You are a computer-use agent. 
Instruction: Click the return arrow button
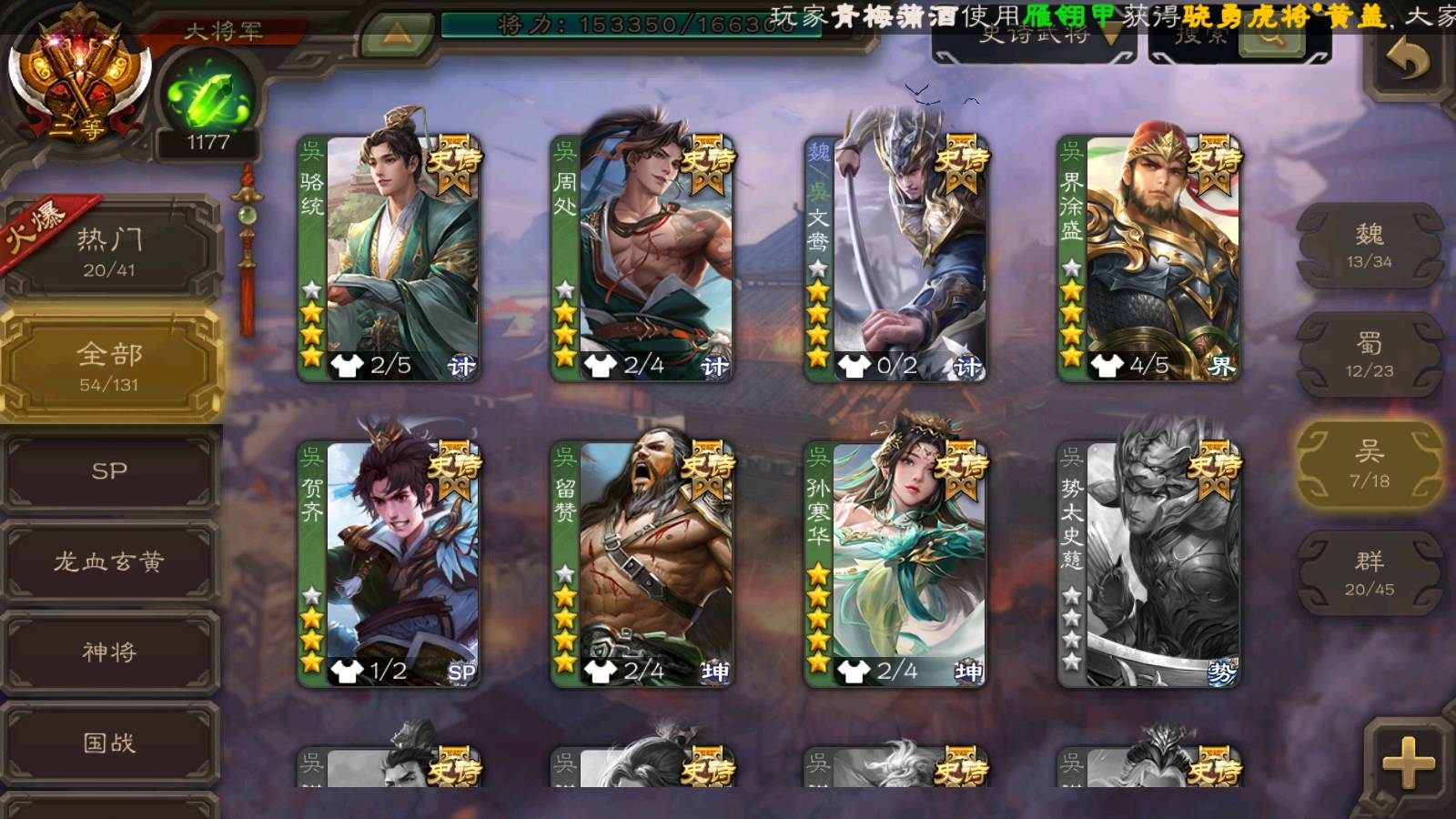coord(1407,62)
